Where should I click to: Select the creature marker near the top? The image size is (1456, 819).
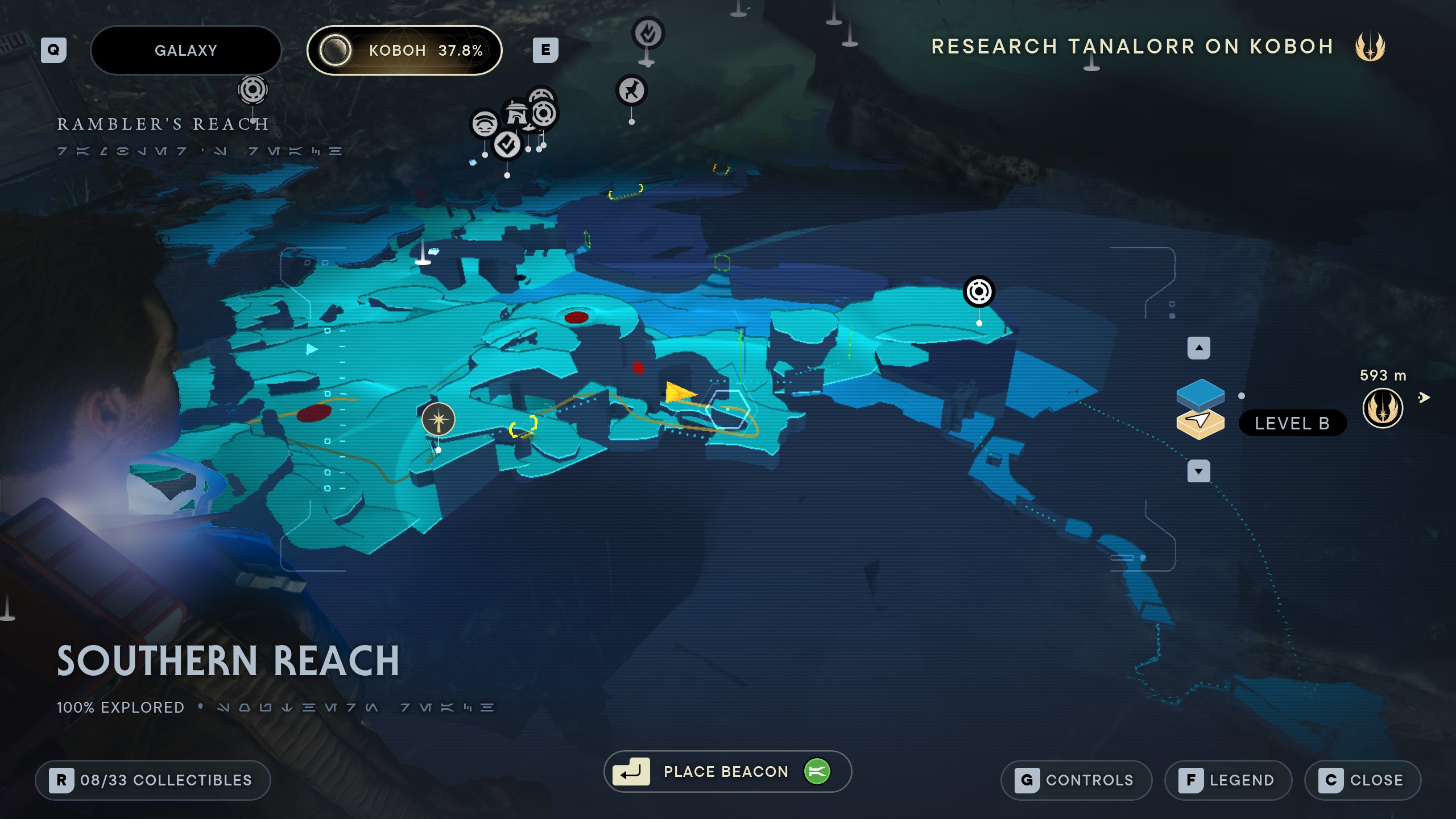point(631,90)
